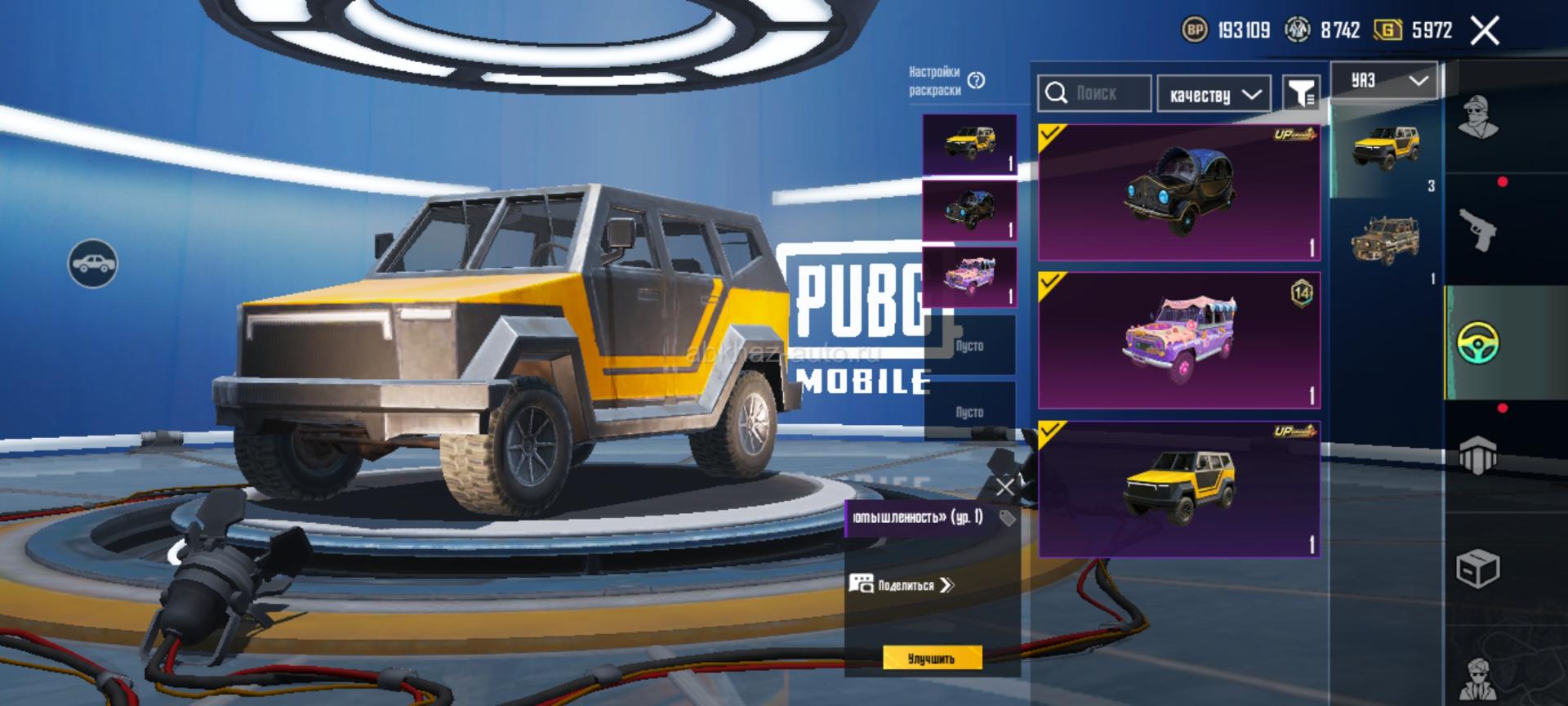Switch to the character outfit category
1568x706 pixels.
tap(1478, 118)
